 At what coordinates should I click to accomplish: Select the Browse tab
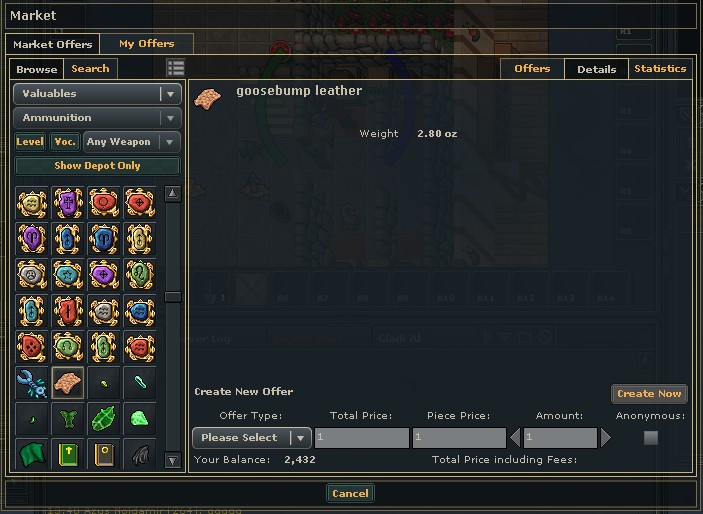click(x=37, y=69)
